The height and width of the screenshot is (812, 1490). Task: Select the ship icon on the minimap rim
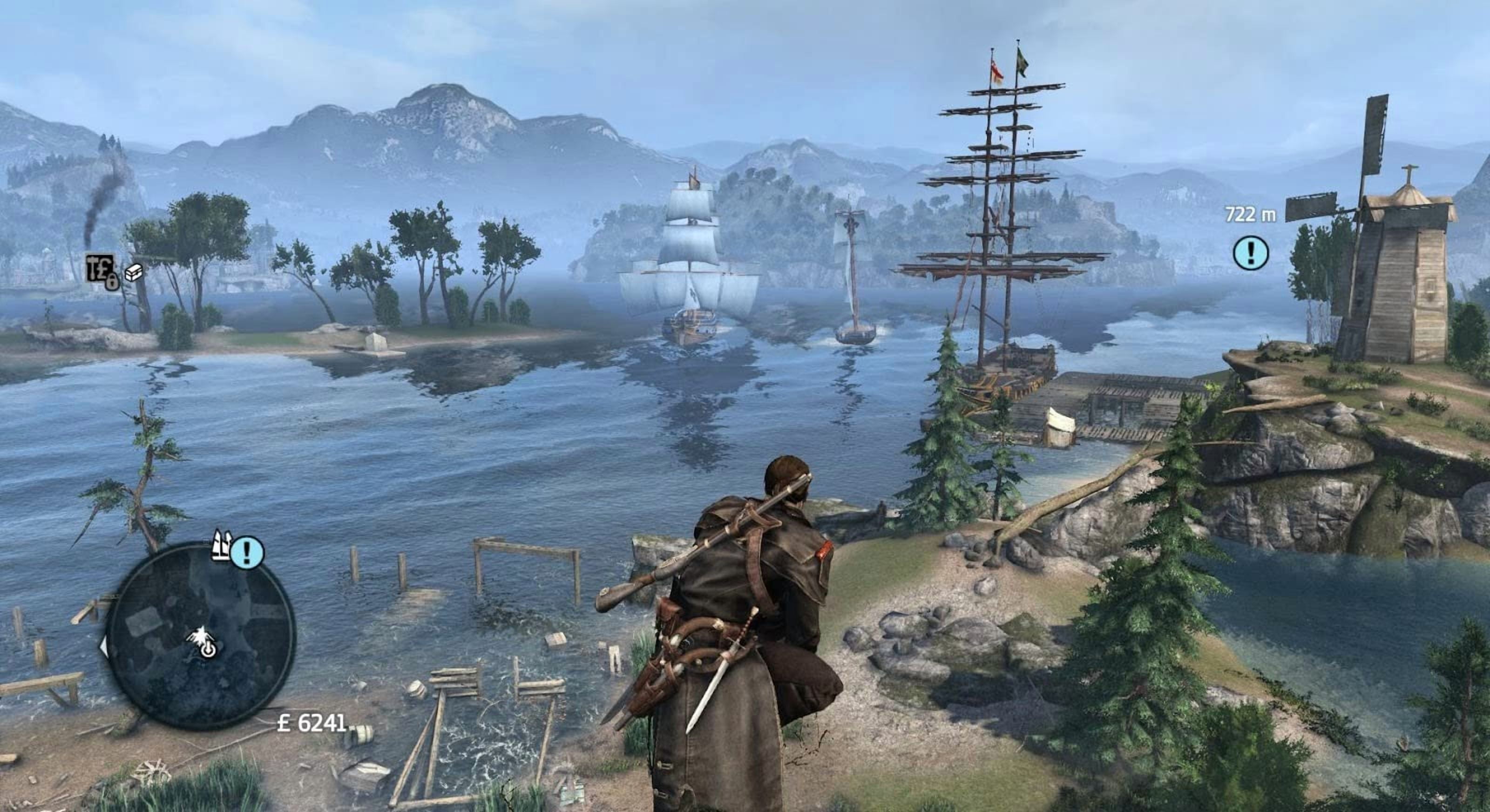coord(222,545)
